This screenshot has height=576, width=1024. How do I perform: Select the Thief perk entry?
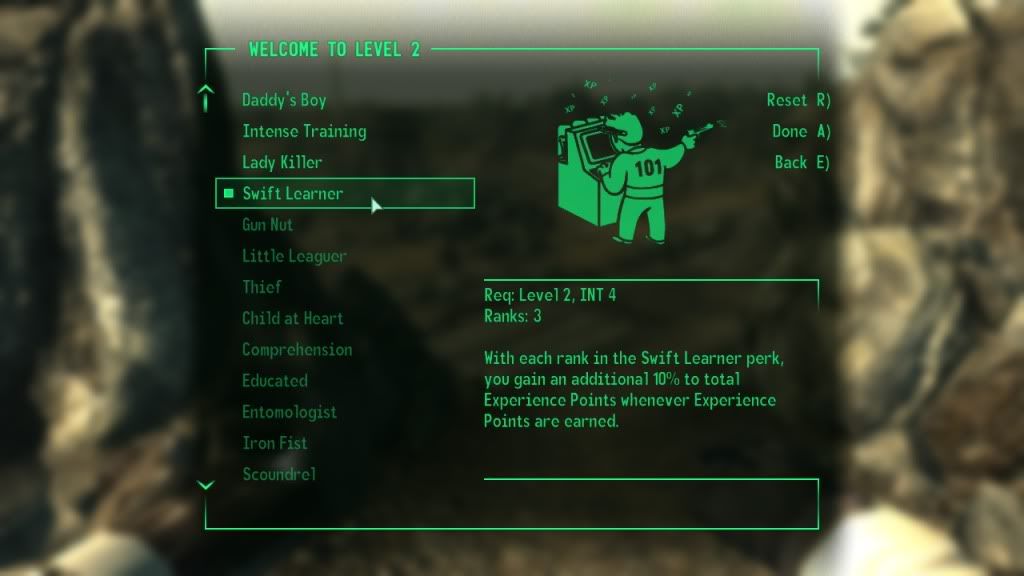click(262, 287)
